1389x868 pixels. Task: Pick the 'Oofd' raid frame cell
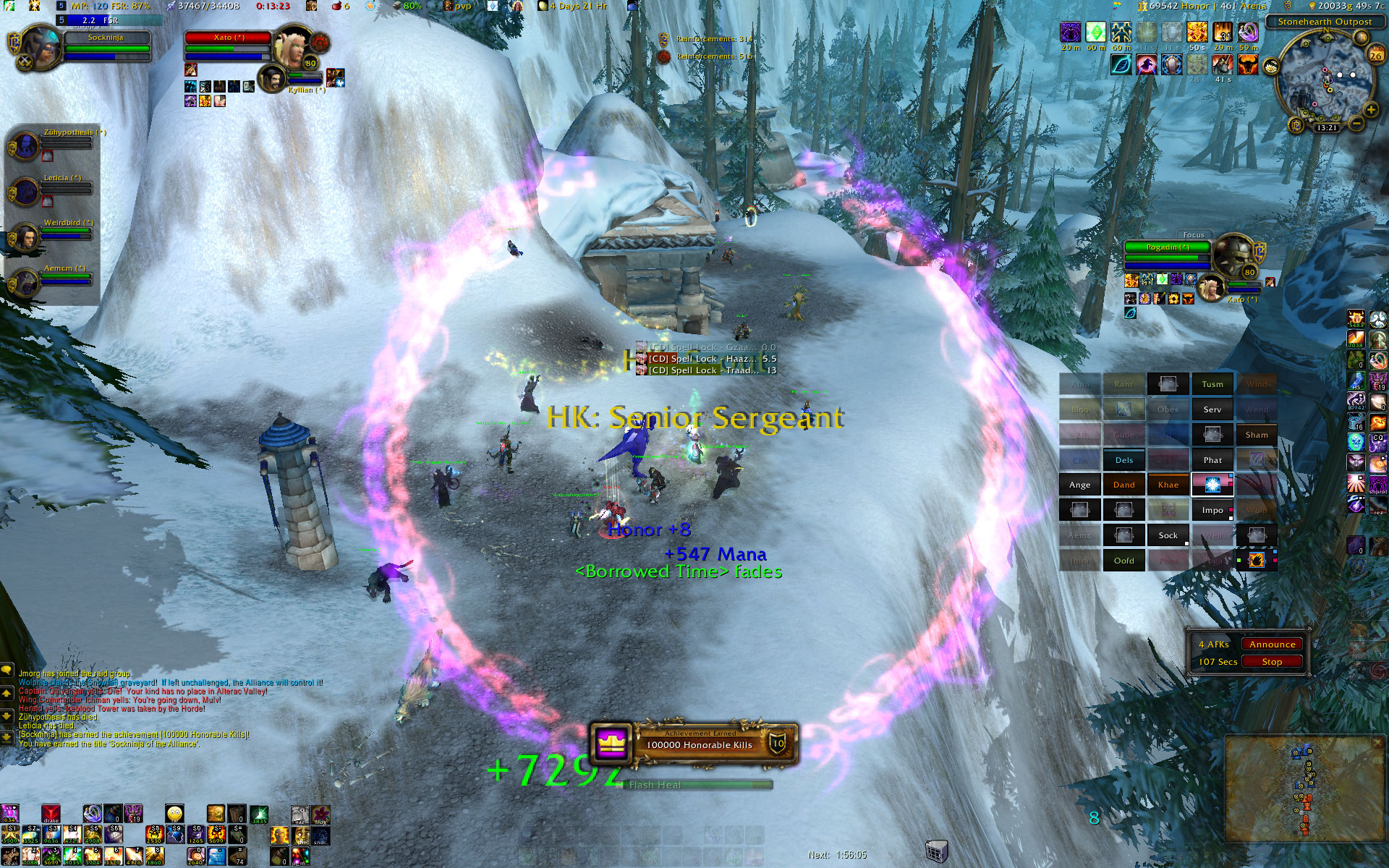(1123, 561)
